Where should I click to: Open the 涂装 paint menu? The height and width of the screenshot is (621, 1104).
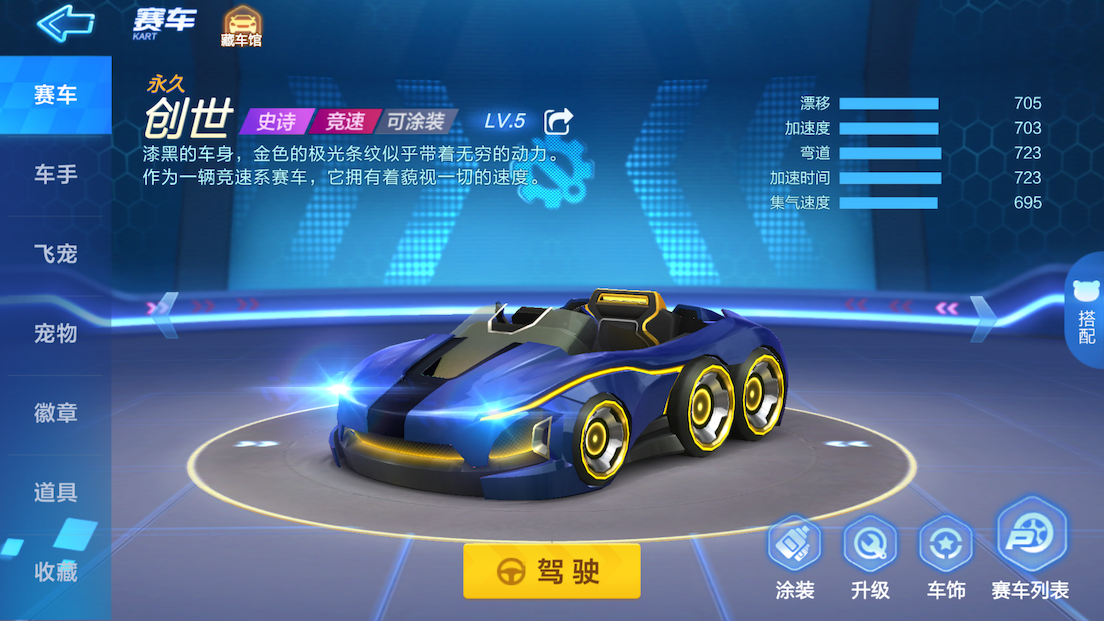pyautogui.click(x=795, y=556)
